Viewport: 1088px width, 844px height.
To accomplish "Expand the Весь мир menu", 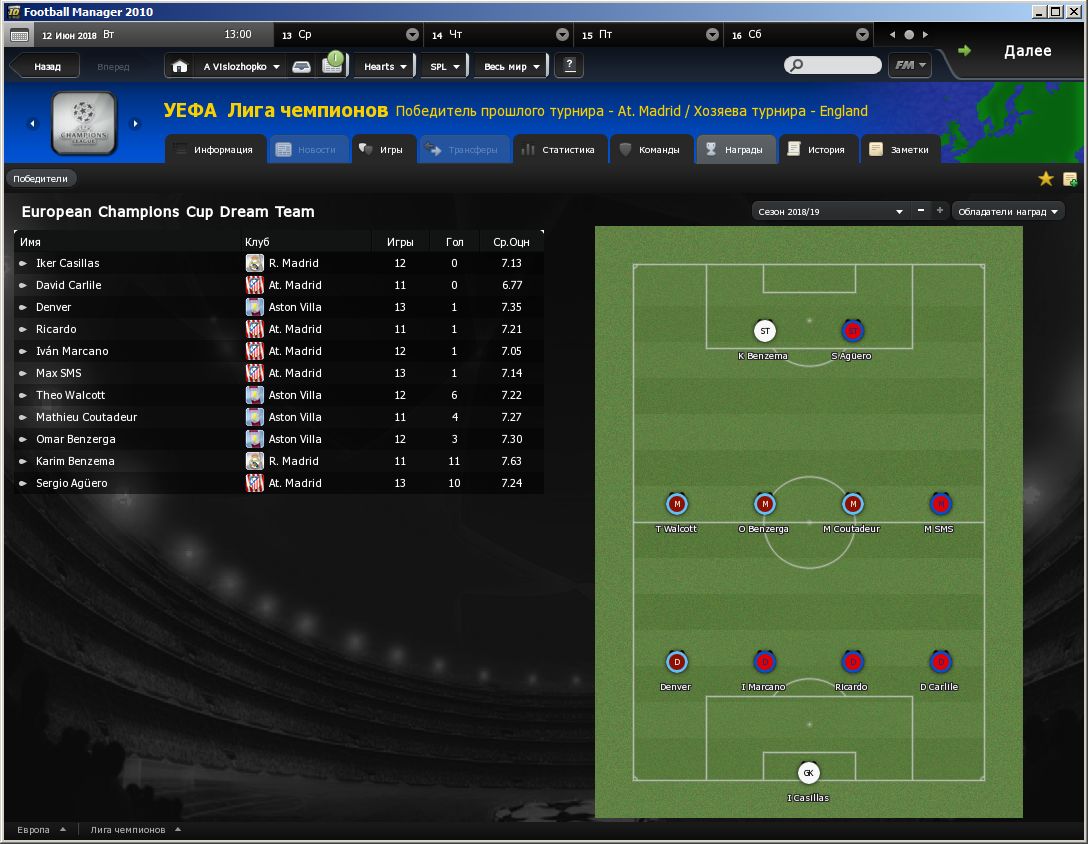I will point(511,67).
